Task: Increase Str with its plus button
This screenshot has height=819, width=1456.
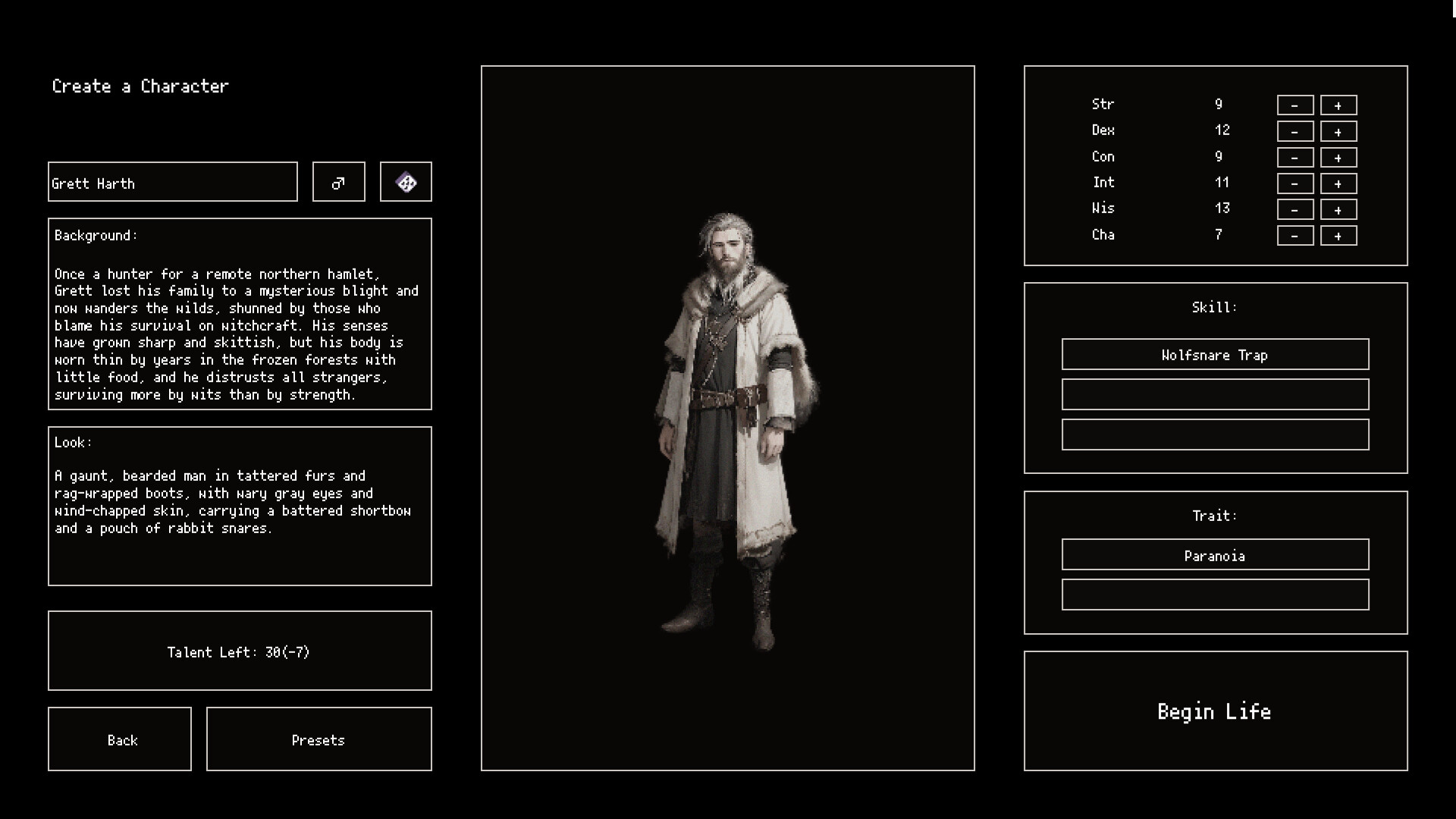Action: point(1338,105)
